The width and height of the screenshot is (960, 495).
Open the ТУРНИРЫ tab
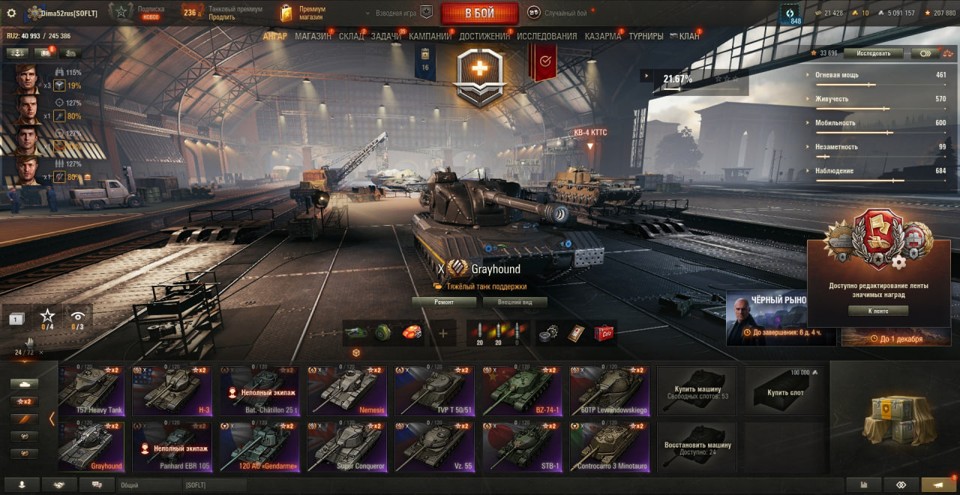click(x=646, y=36)
